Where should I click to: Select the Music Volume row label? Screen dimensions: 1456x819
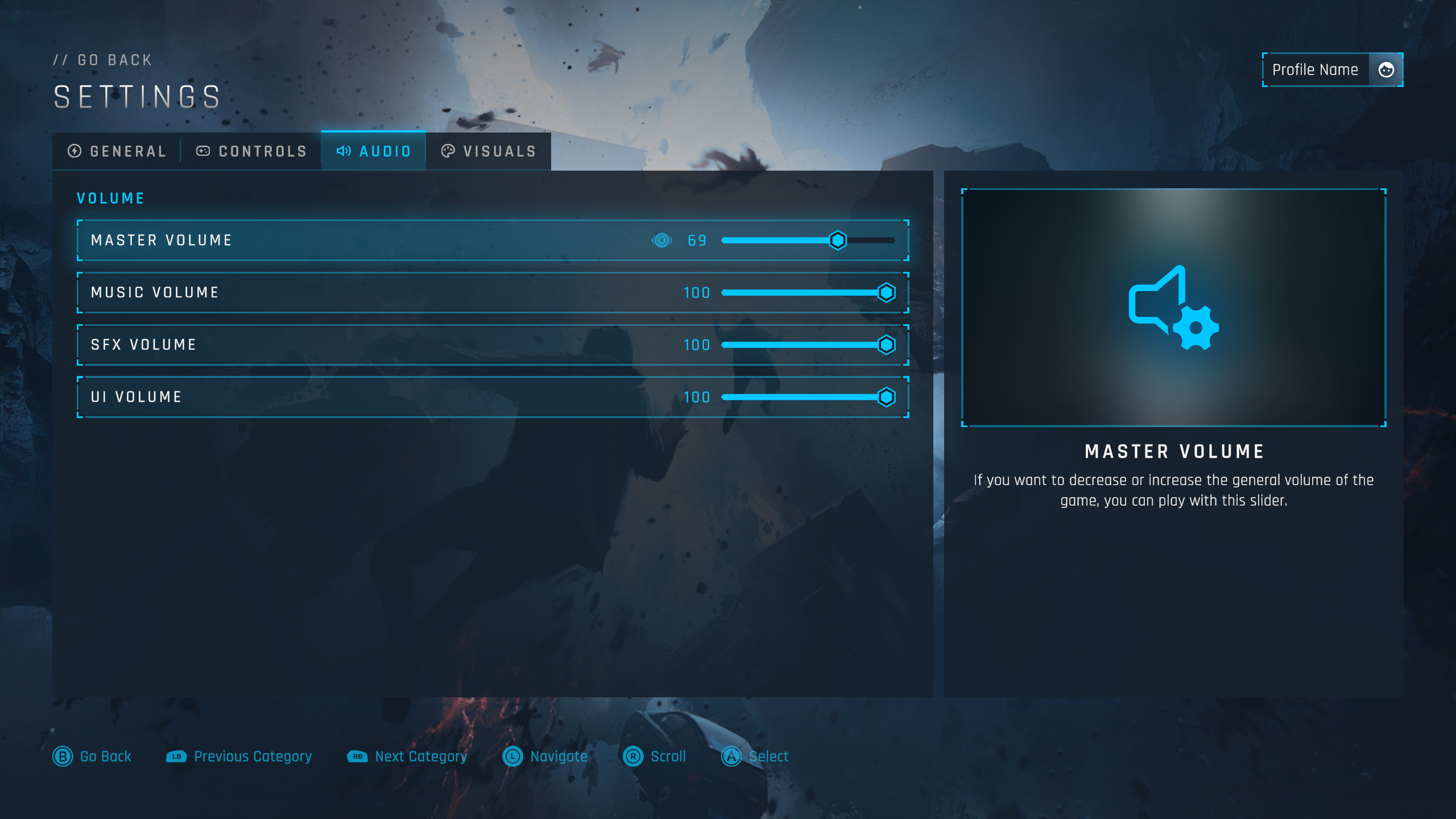click(x=155, y=293)
